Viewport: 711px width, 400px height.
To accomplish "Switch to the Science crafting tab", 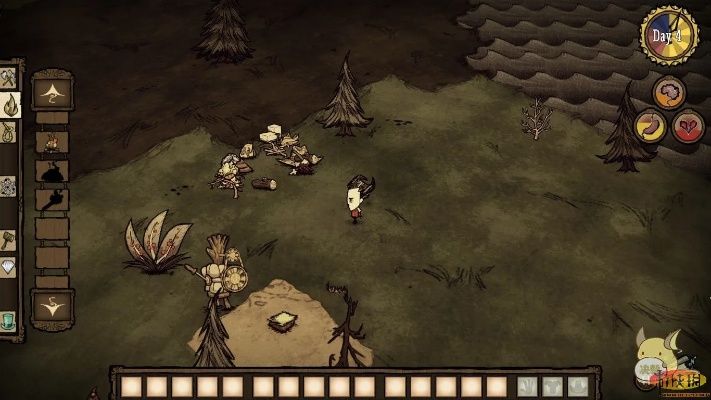I will coord(8,186).
